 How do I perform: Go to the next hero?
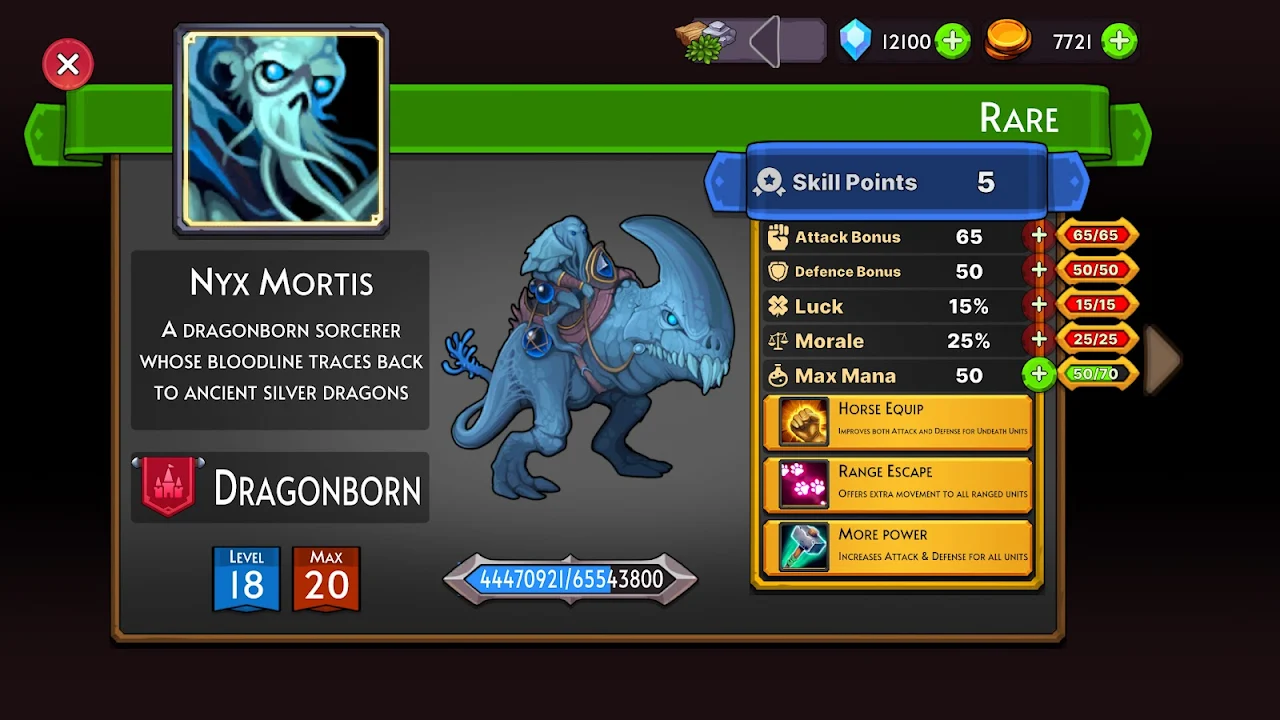coord(1163,358)
